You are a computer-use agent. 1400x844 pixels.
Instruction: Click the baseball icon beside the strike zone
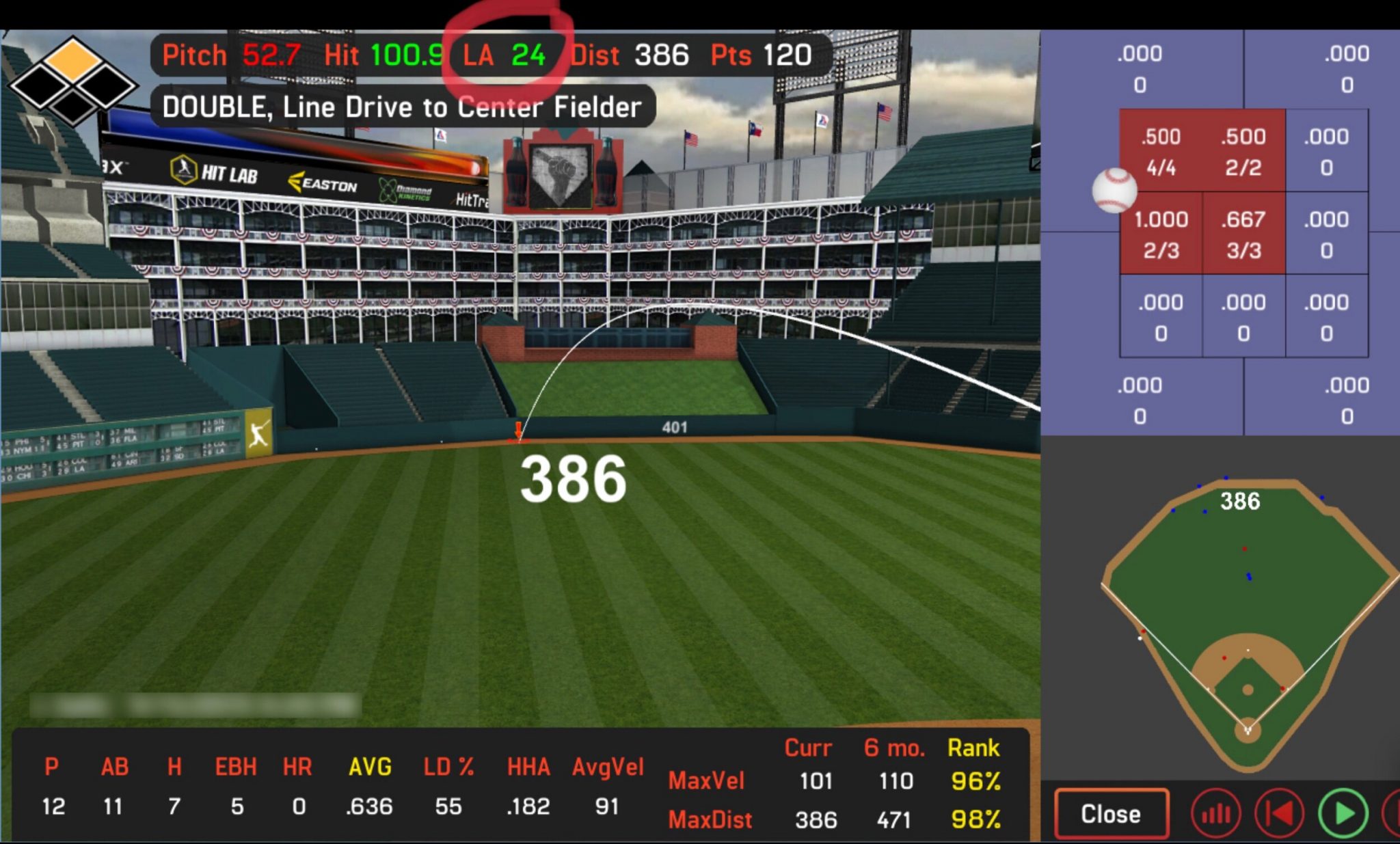[x=1114, y=190]
